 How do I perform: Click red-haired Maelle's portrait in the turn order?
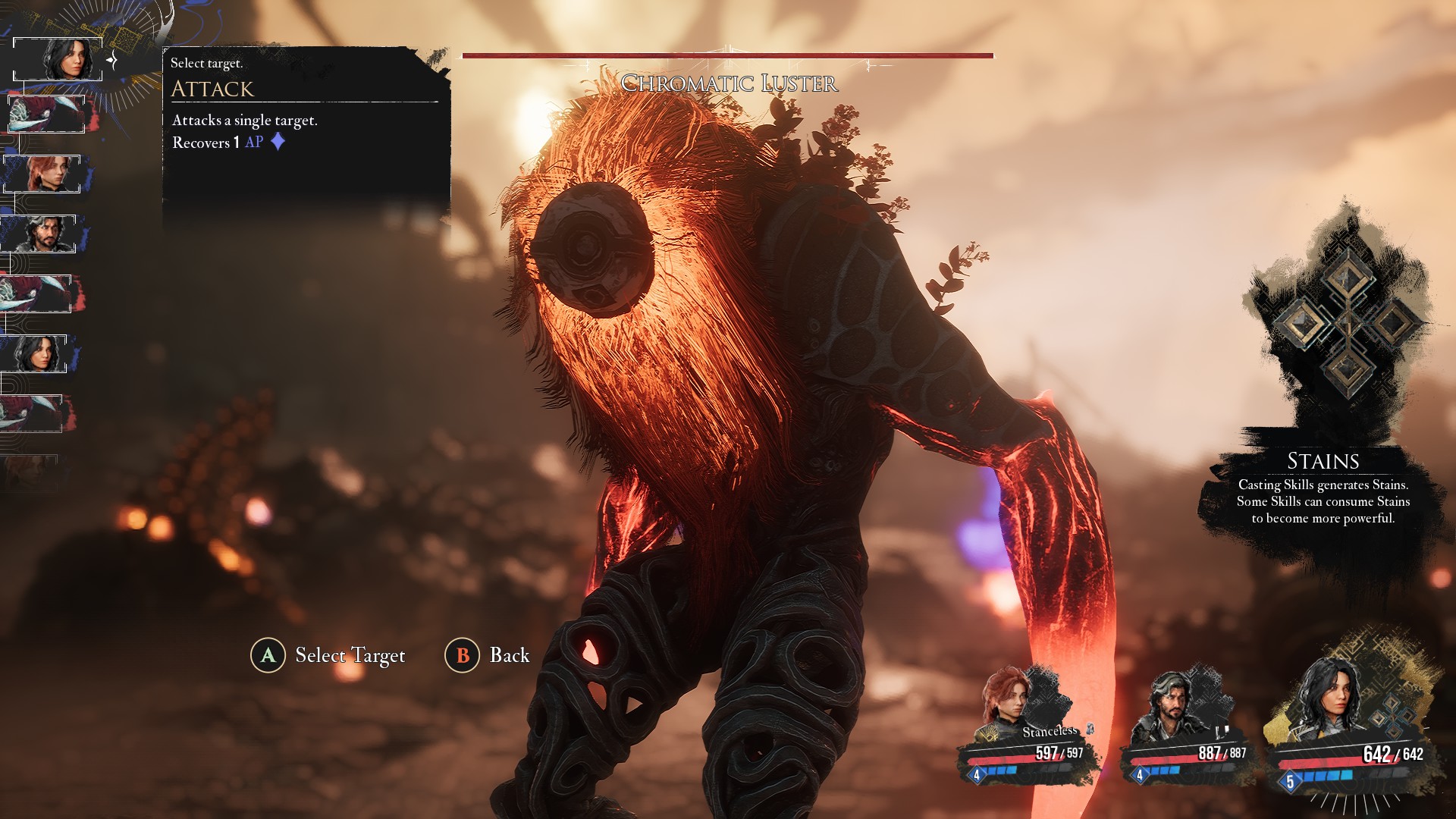[42, 174]
